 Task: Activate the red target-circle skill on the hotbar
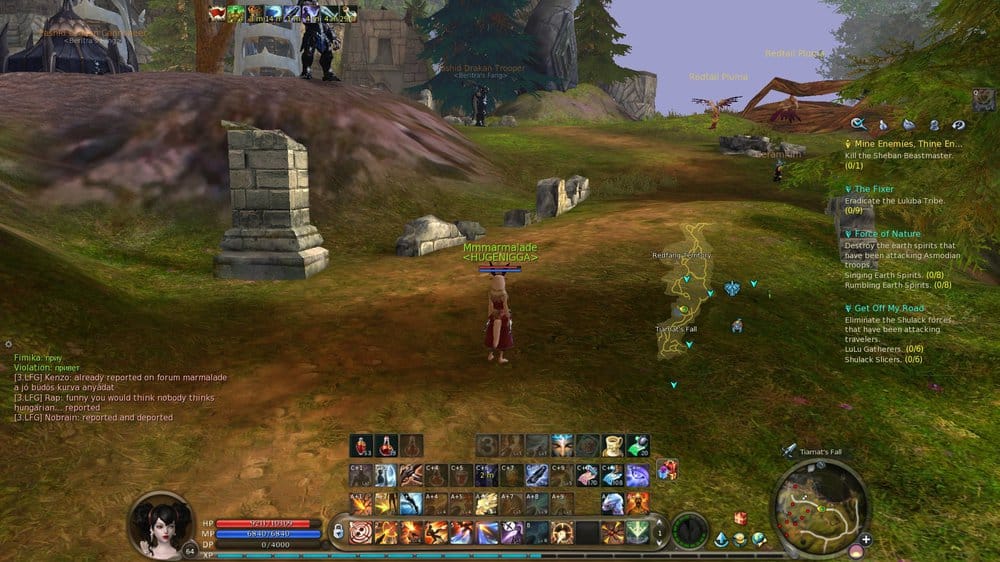(361, 532)
